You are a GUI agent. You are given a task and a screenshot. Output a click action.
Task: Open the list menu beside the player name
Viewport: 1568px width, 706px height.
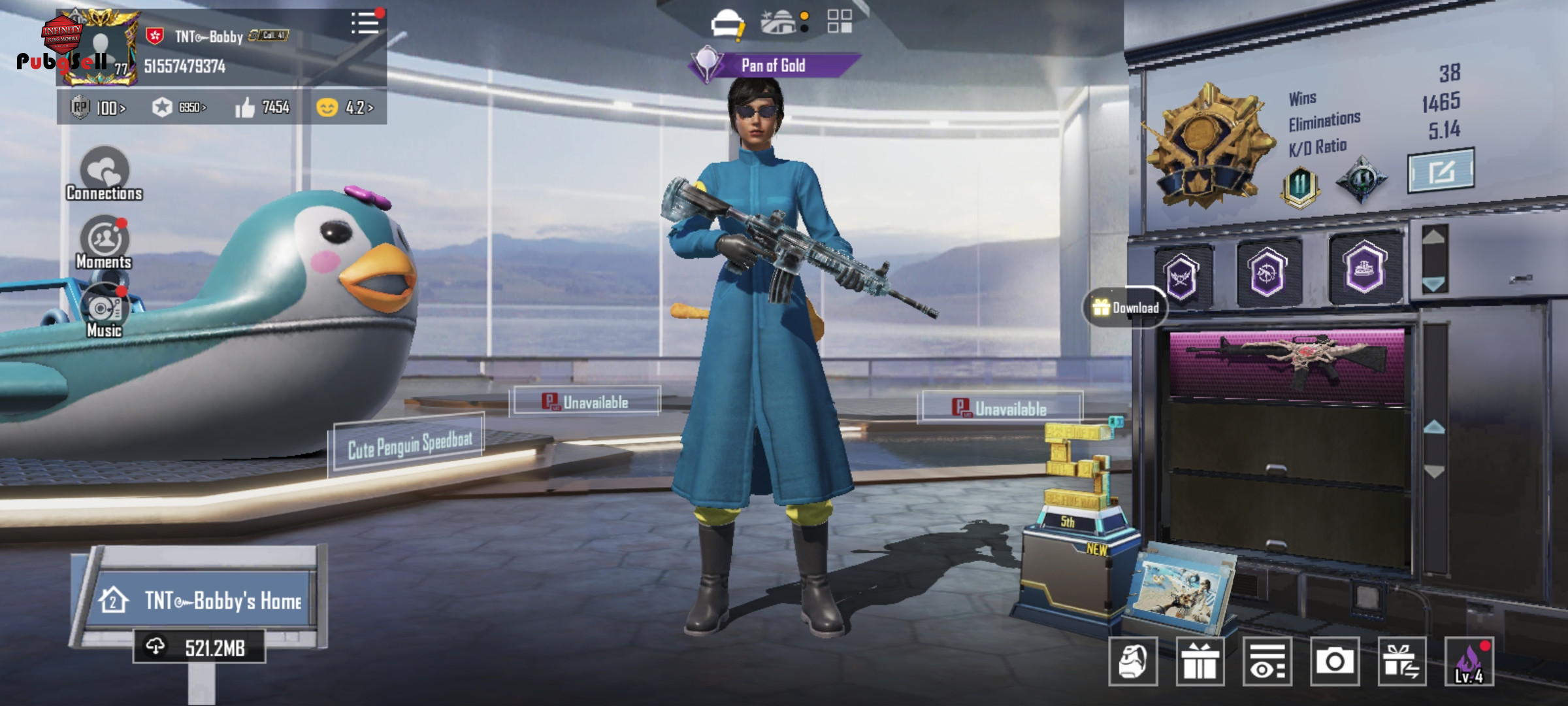coord(365,24)
